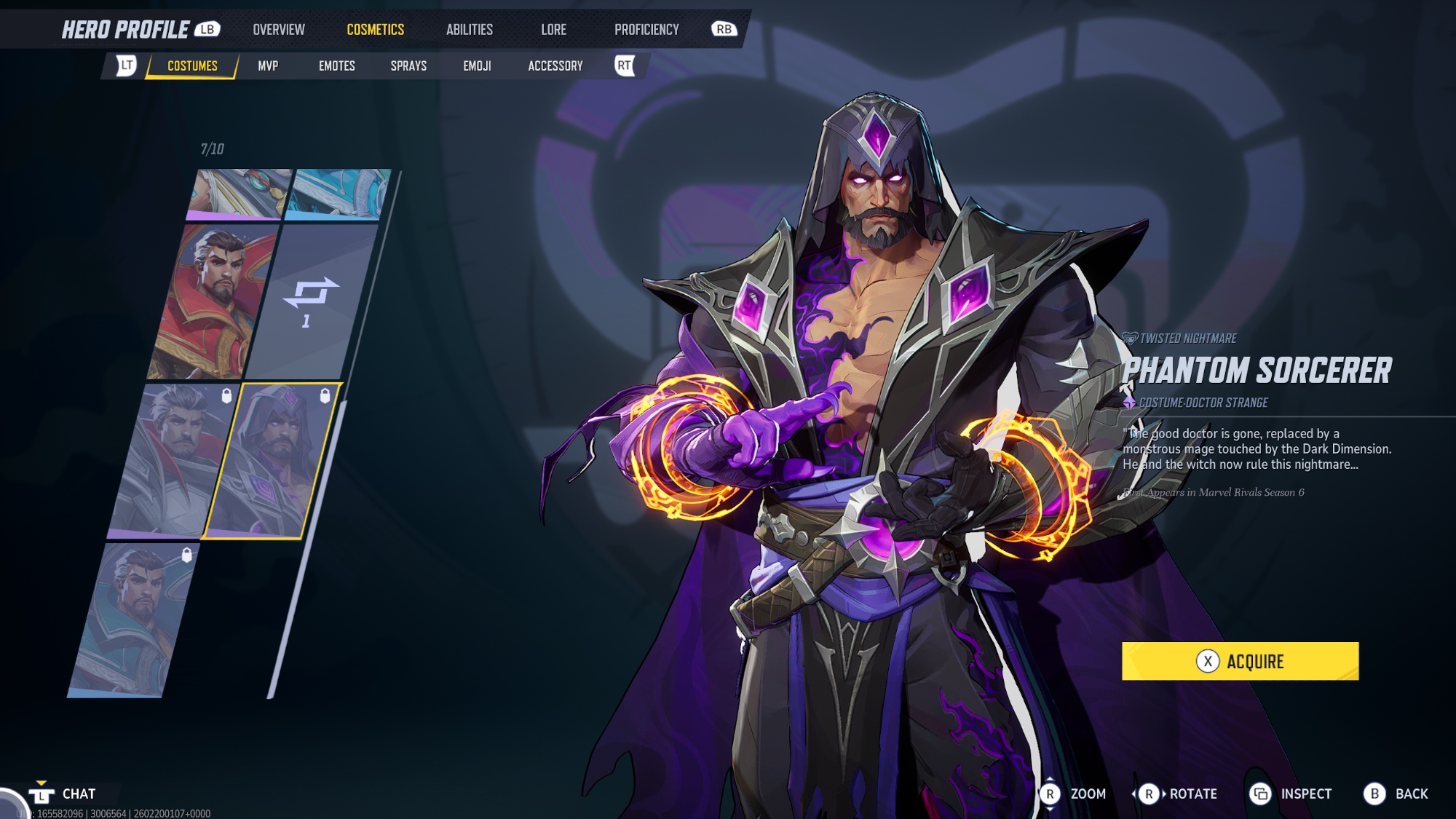Click the costume swap arrows tile
This screenshot has height=819, width=1456.
311,302
